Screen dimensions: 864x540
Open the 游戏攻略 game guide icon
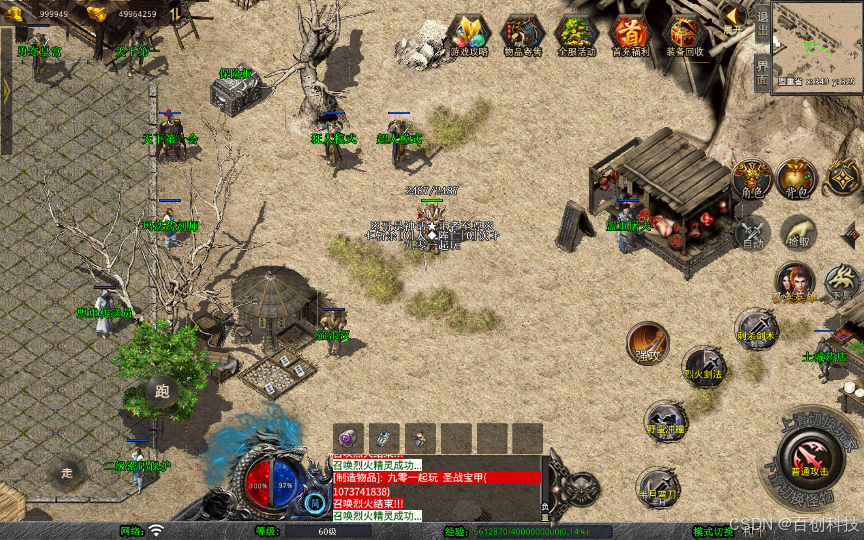click(x=468, y=35)
